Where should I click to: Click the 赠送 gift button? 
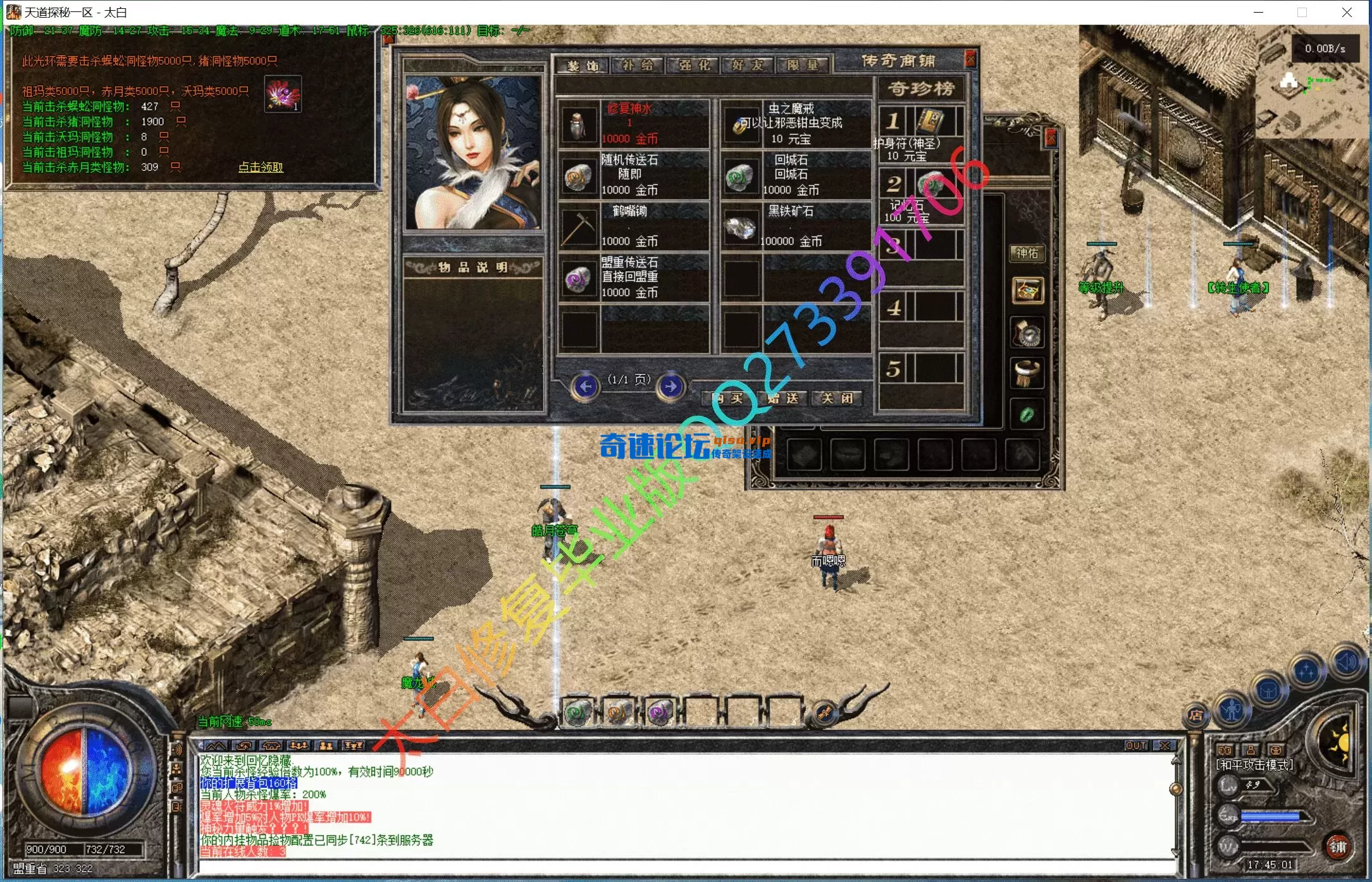click(x=783, y=398)
